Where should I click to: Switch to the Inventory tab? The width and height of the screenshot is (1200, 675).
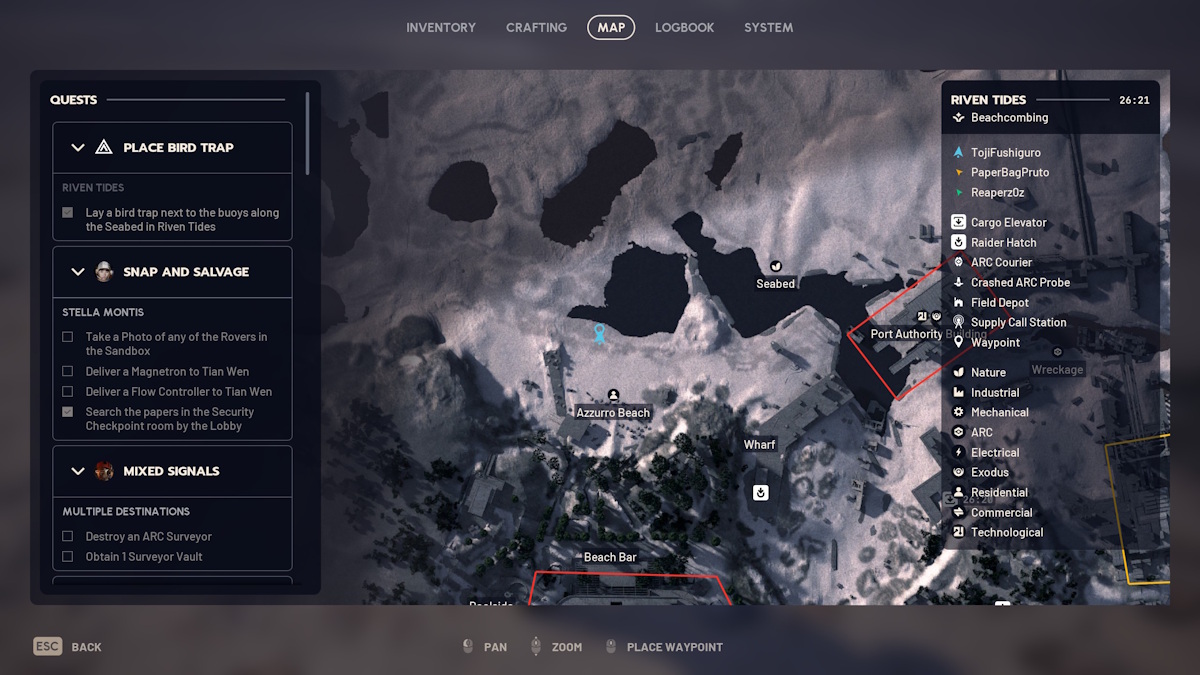pos(440,28)
